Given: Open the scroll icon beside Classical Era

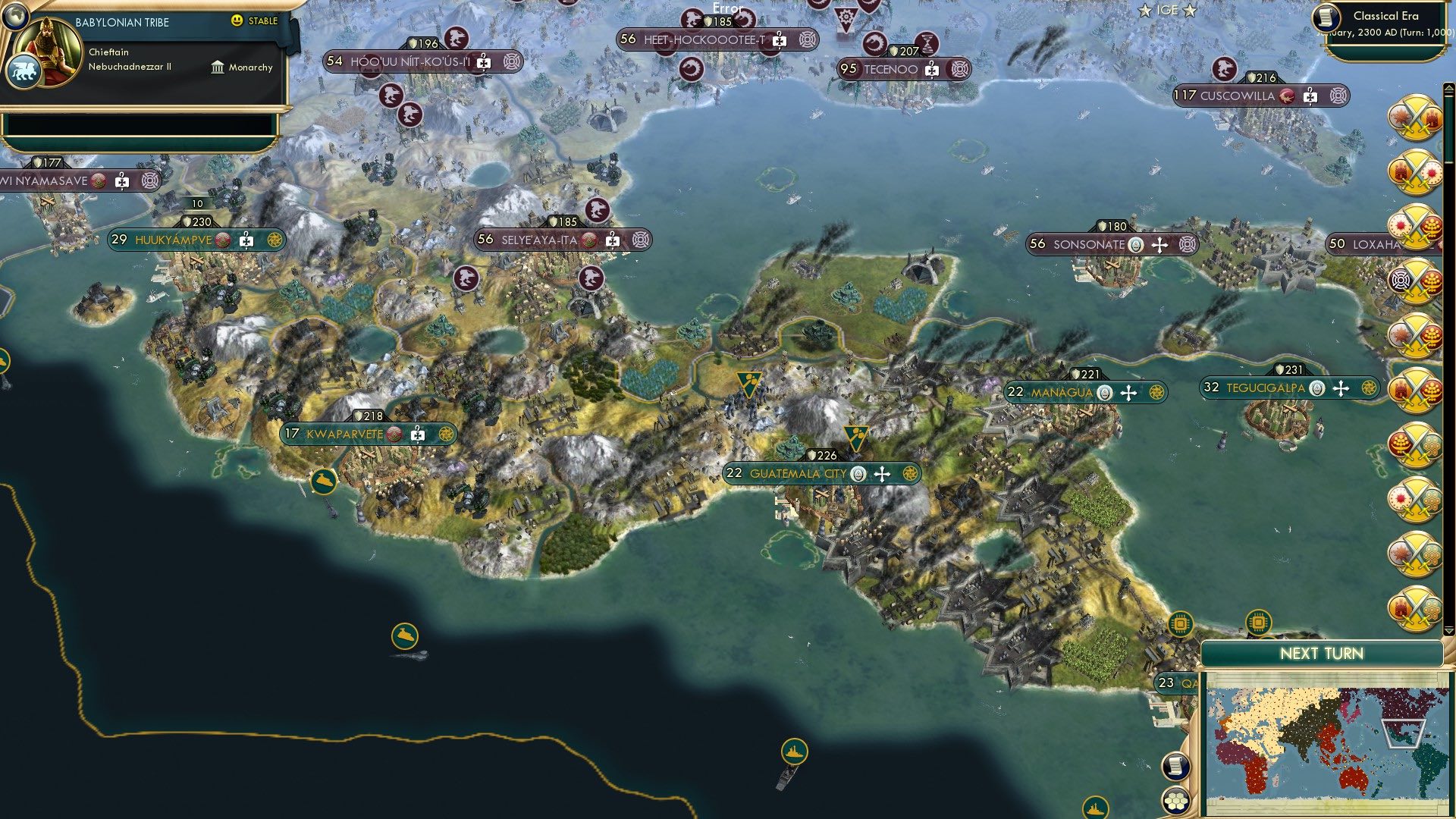Looking at the screenshot, I should coord(1326,17).
